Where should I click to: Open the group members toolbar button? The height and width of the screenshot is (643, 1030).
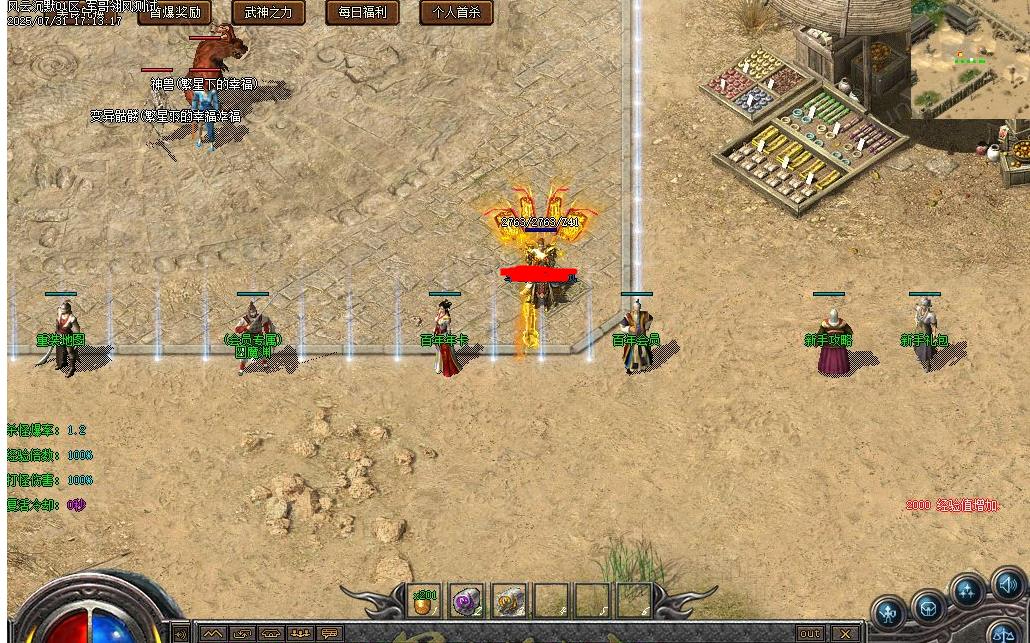(300, 634)
